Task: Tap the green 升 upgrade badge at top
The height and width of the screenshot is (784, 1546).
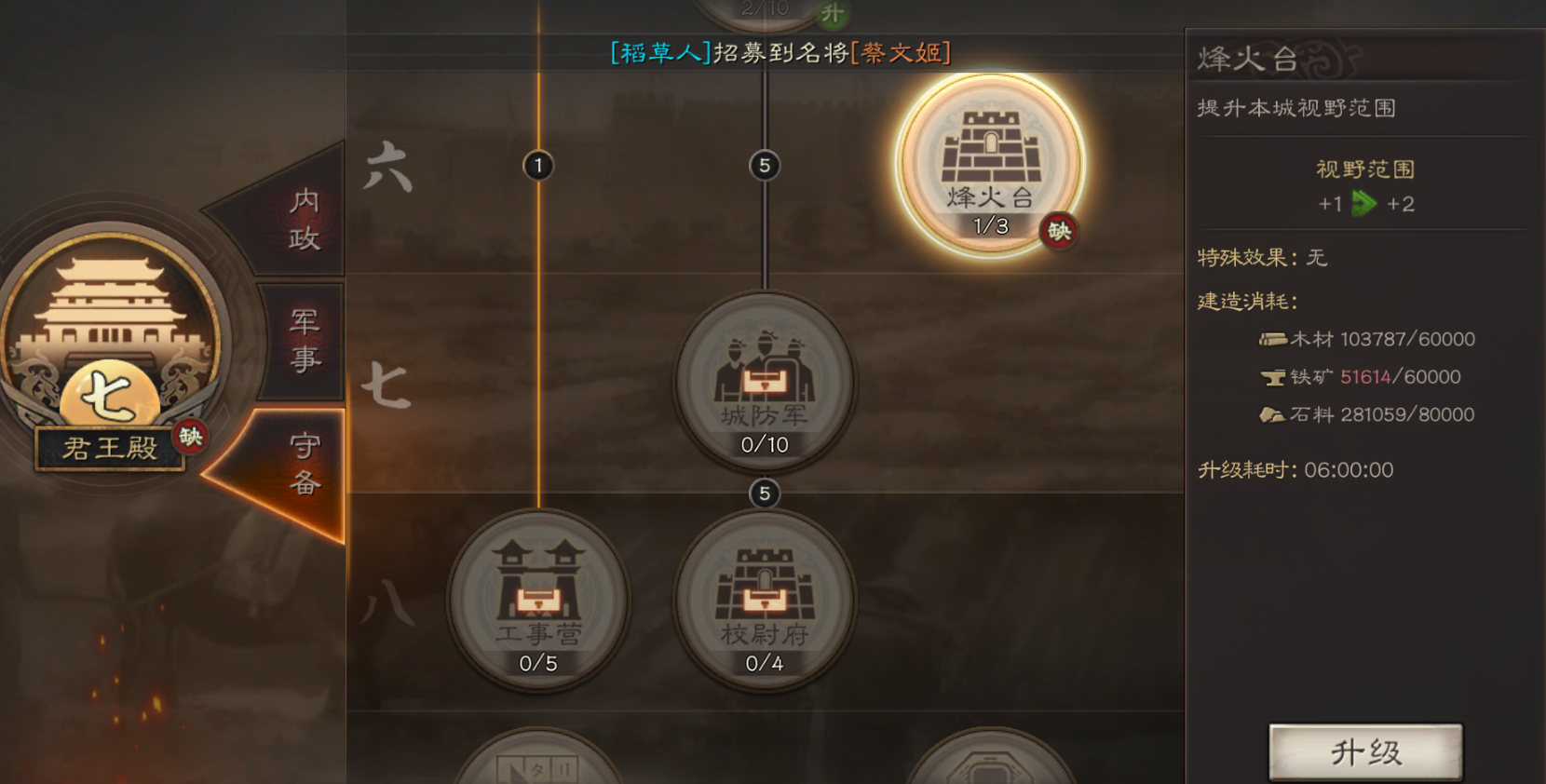Action: point(834,13)
